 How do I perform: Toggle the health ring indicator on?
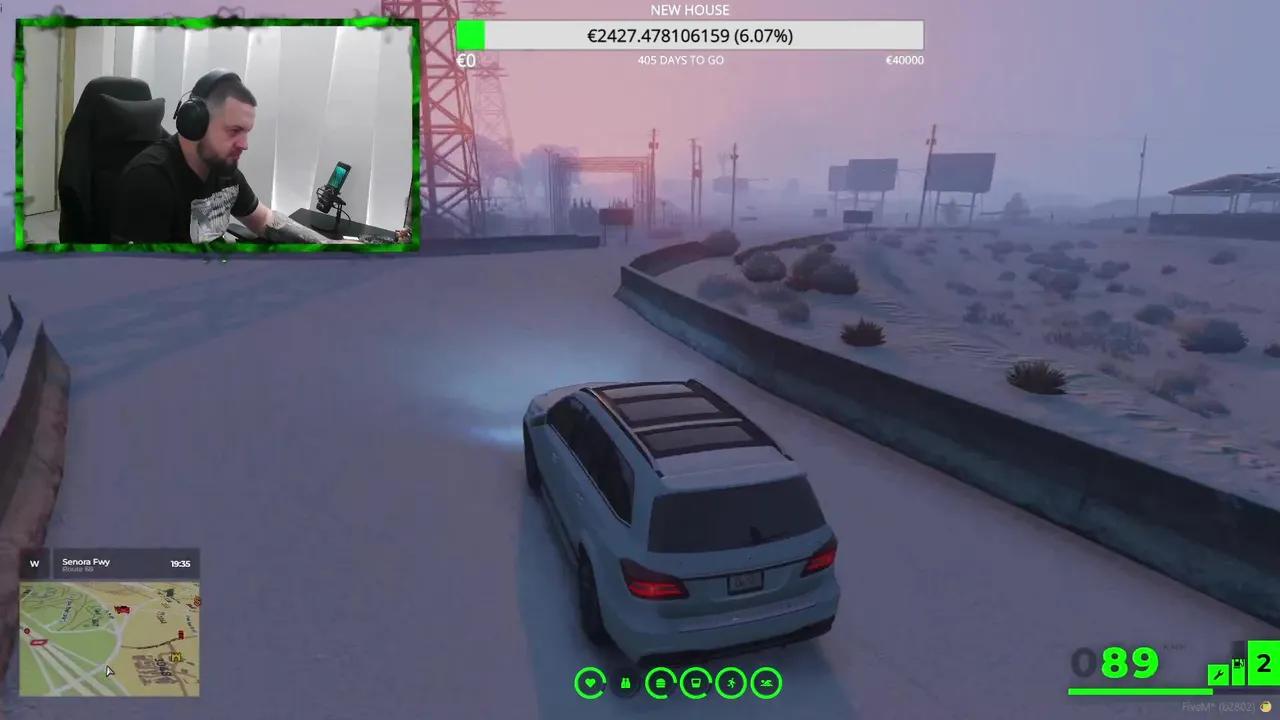(591, 683)
